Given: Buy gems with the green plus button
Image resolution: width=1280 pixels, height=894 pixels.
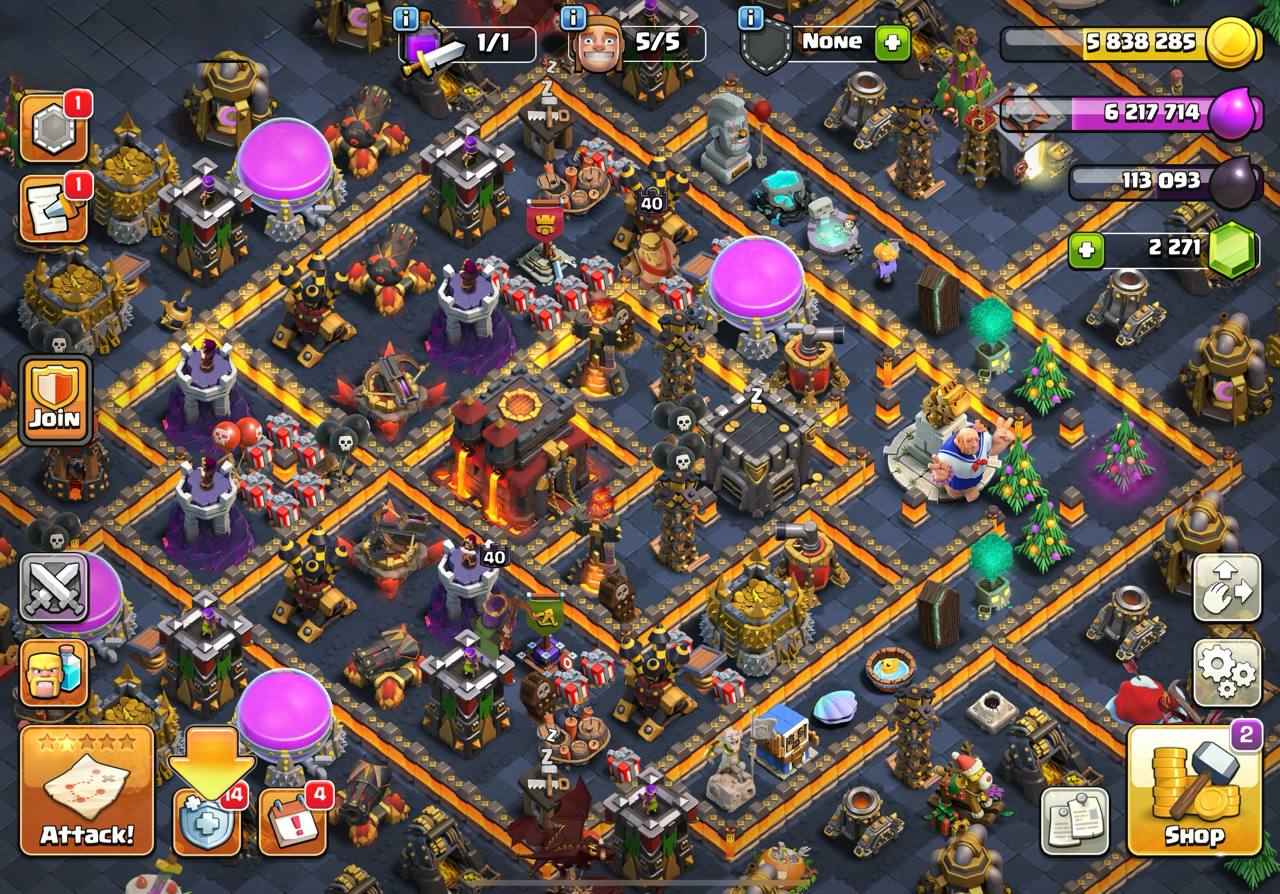Looking at the screenshot, I should coord(1087,249).
